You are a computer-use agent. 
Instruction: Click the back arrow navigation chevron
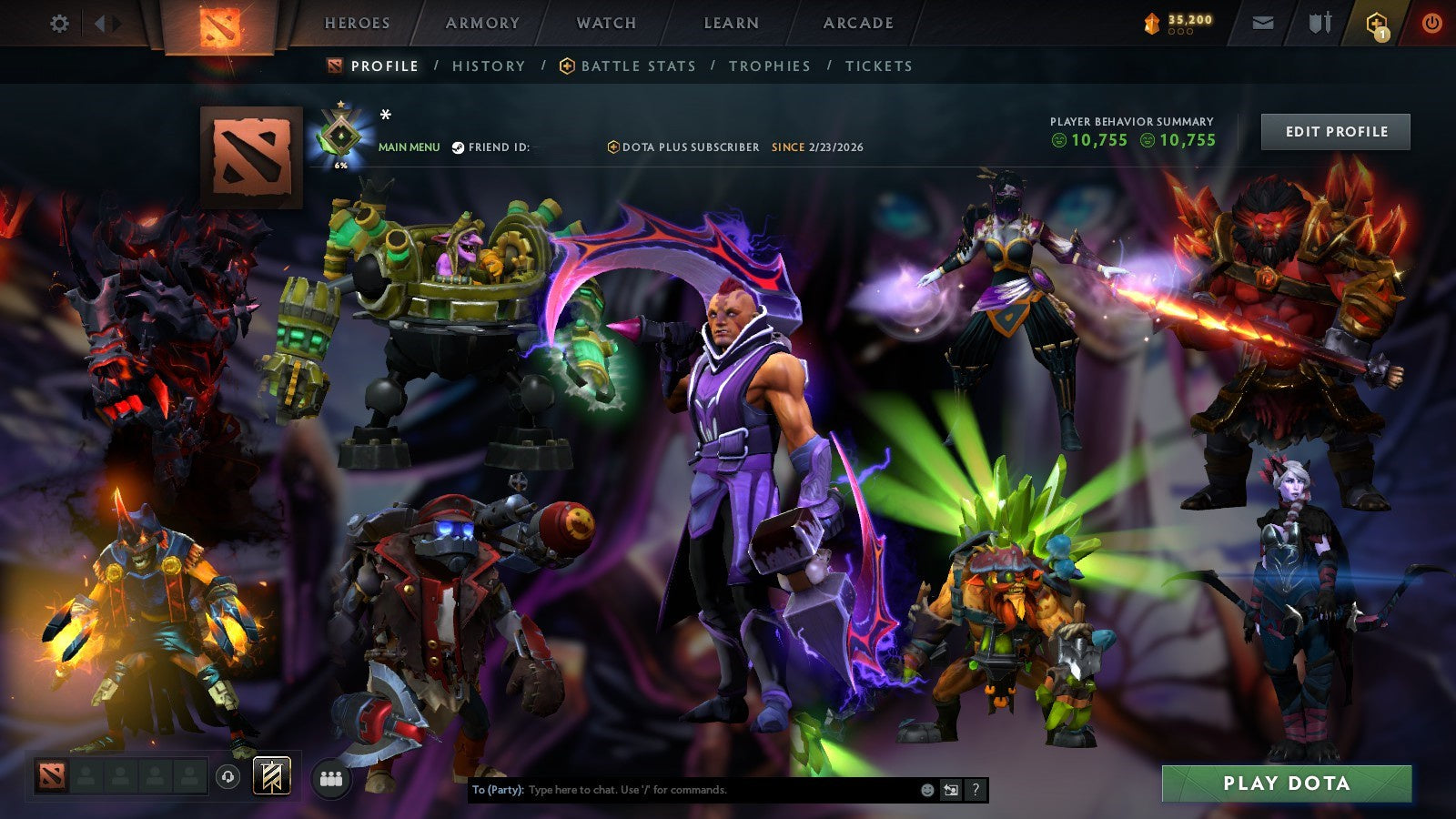click(x=101, y=24)
